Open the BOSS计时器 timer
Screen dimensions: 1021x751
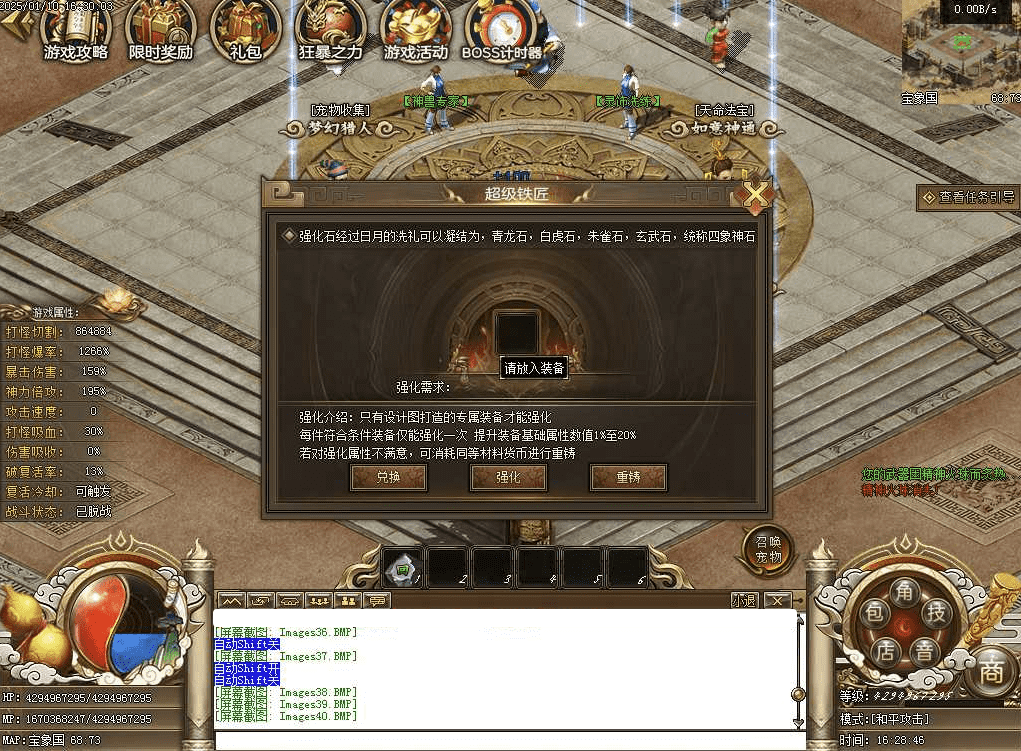(502, 30)
